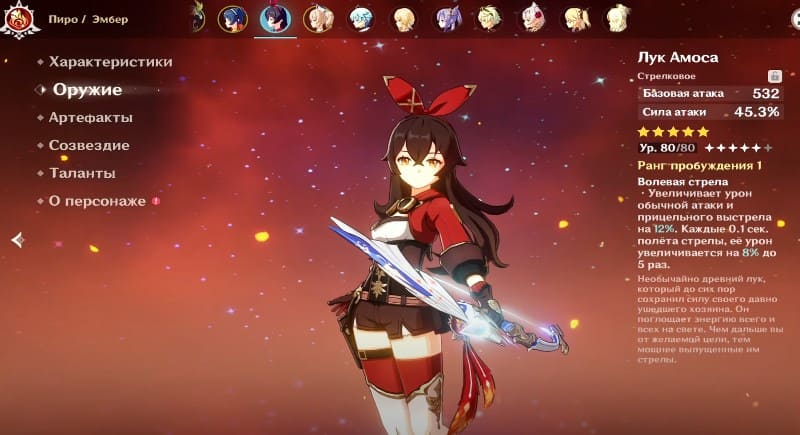Image resolution: width=800 pixels, height=435 pixels.
Task: Switch to the purple-haired character portrait
Action: coord(447,18)
